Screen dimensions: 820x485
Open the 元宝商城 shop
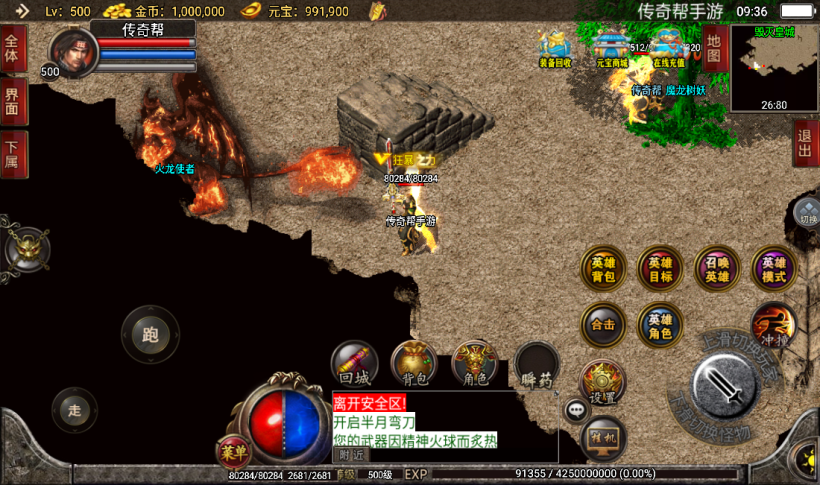pyautogui.click(x=612, y=48)
